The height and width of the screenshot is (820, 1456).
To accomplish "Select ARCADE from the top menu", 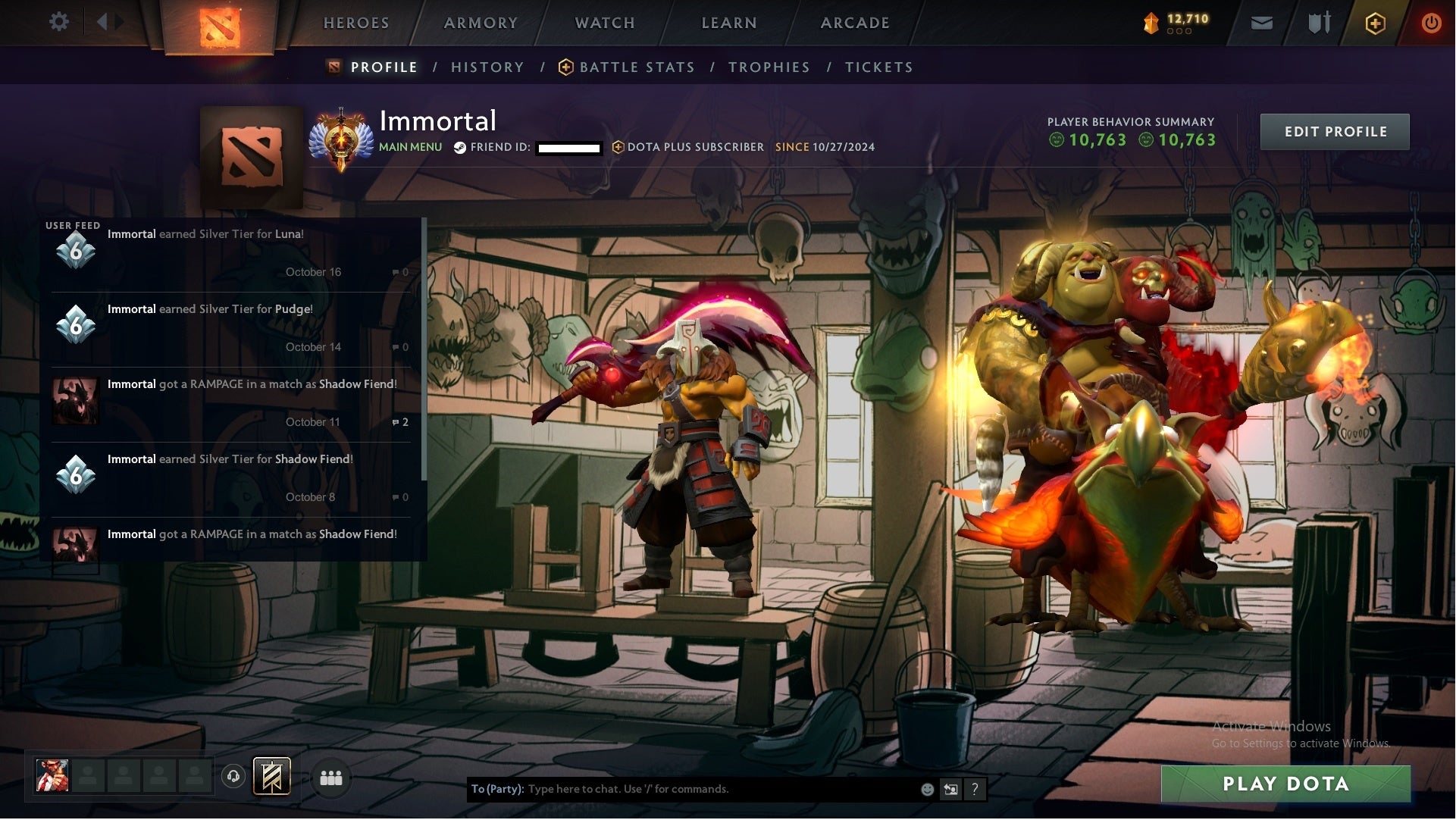I will click(854, 23).
